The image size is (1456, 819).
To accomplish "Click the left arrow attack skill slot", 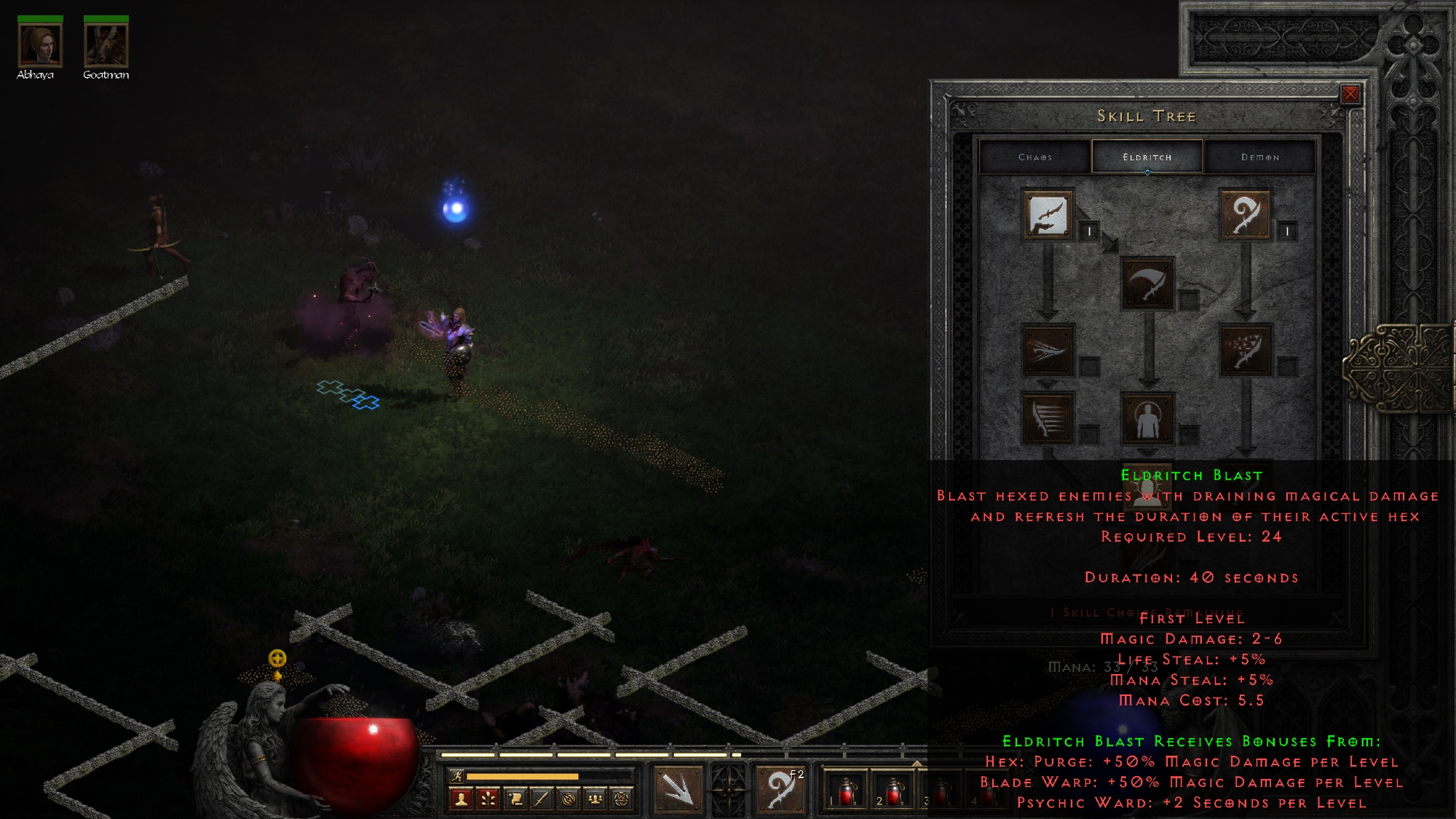I will coord(678,788).
